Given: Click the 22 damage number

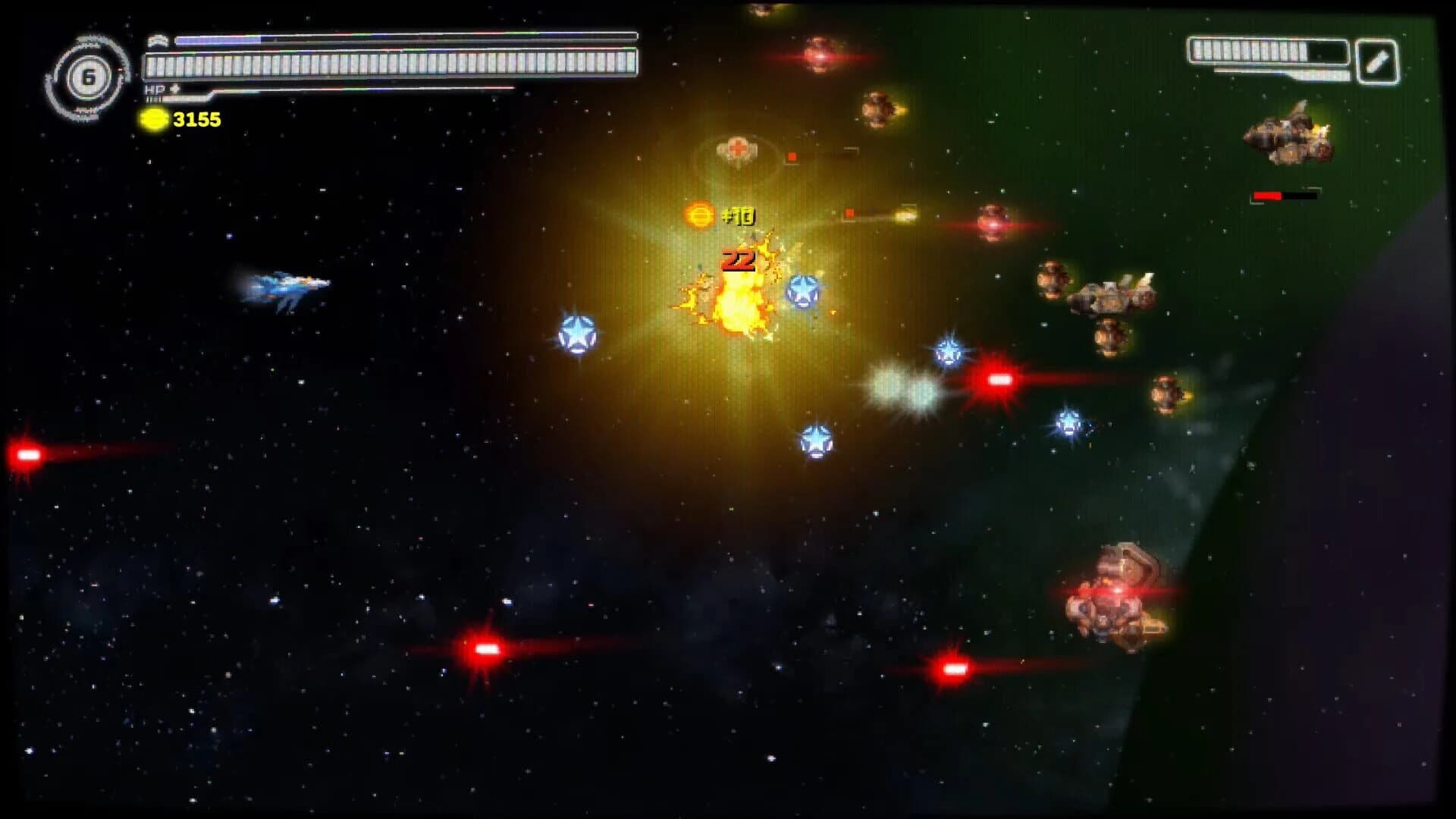Looking at the screenshot, I should [x=736, y=260].
